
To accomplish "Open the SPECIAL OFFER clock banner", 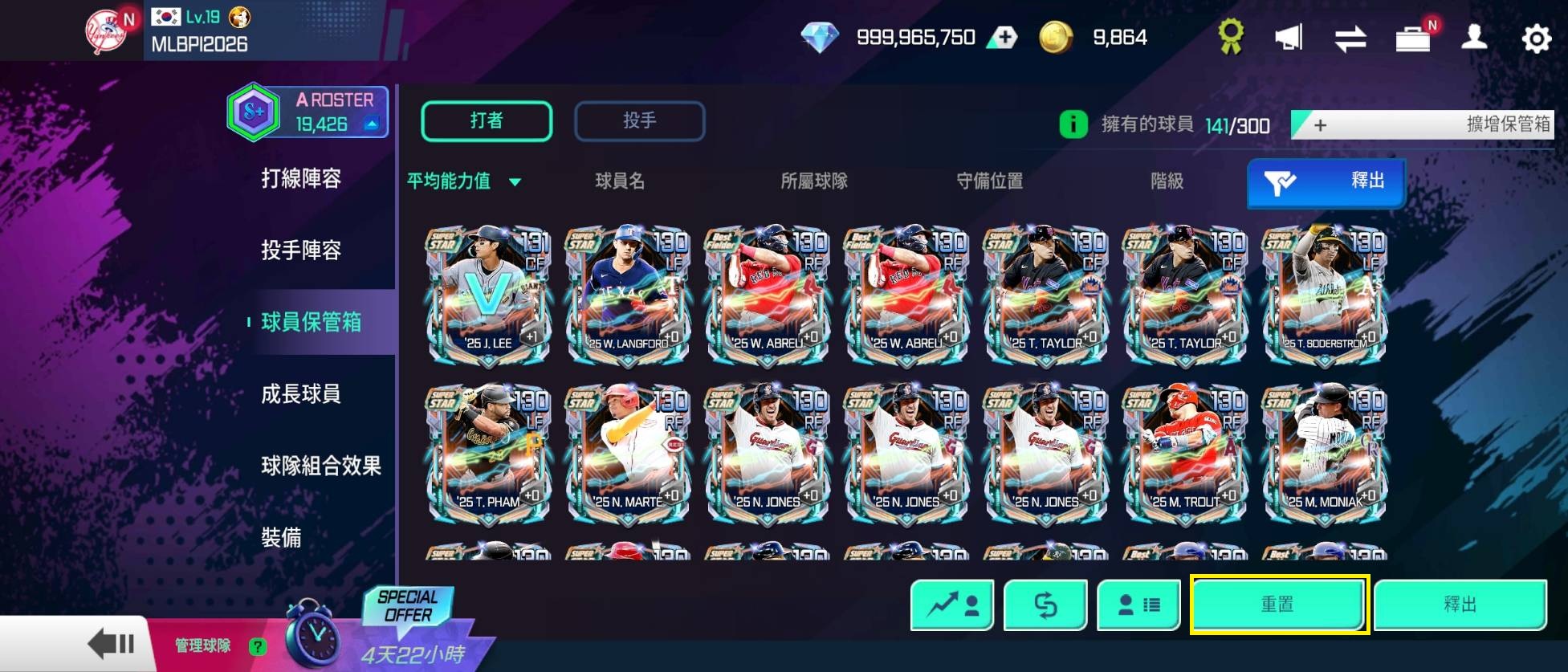I will pos(385,630).
